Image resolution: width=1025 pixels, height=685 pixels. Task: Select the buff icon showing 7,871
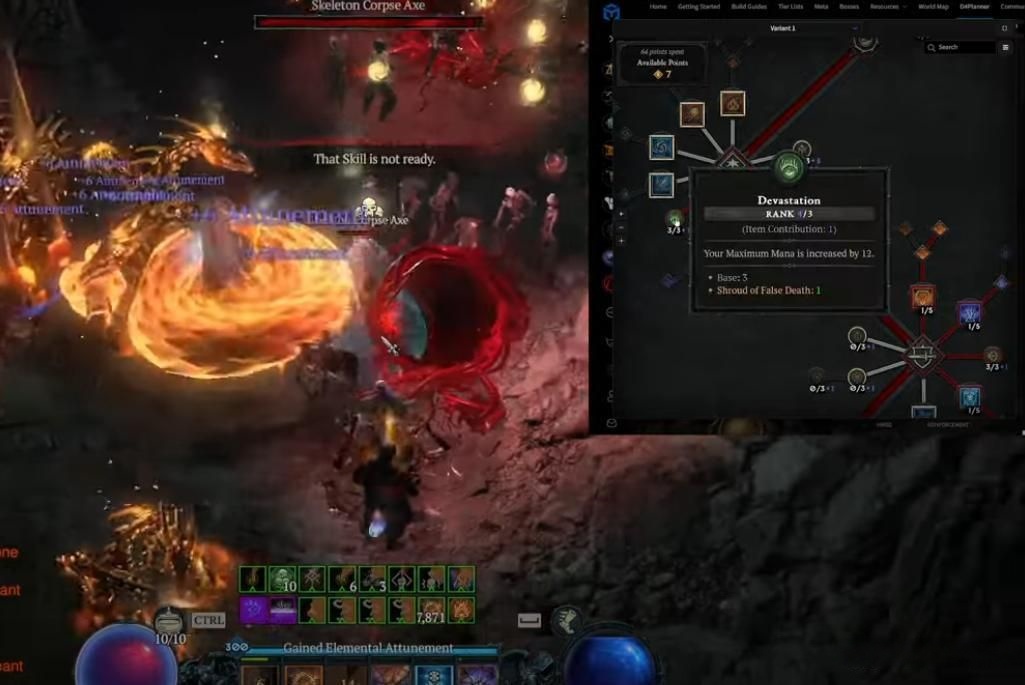tap(432, 609)
